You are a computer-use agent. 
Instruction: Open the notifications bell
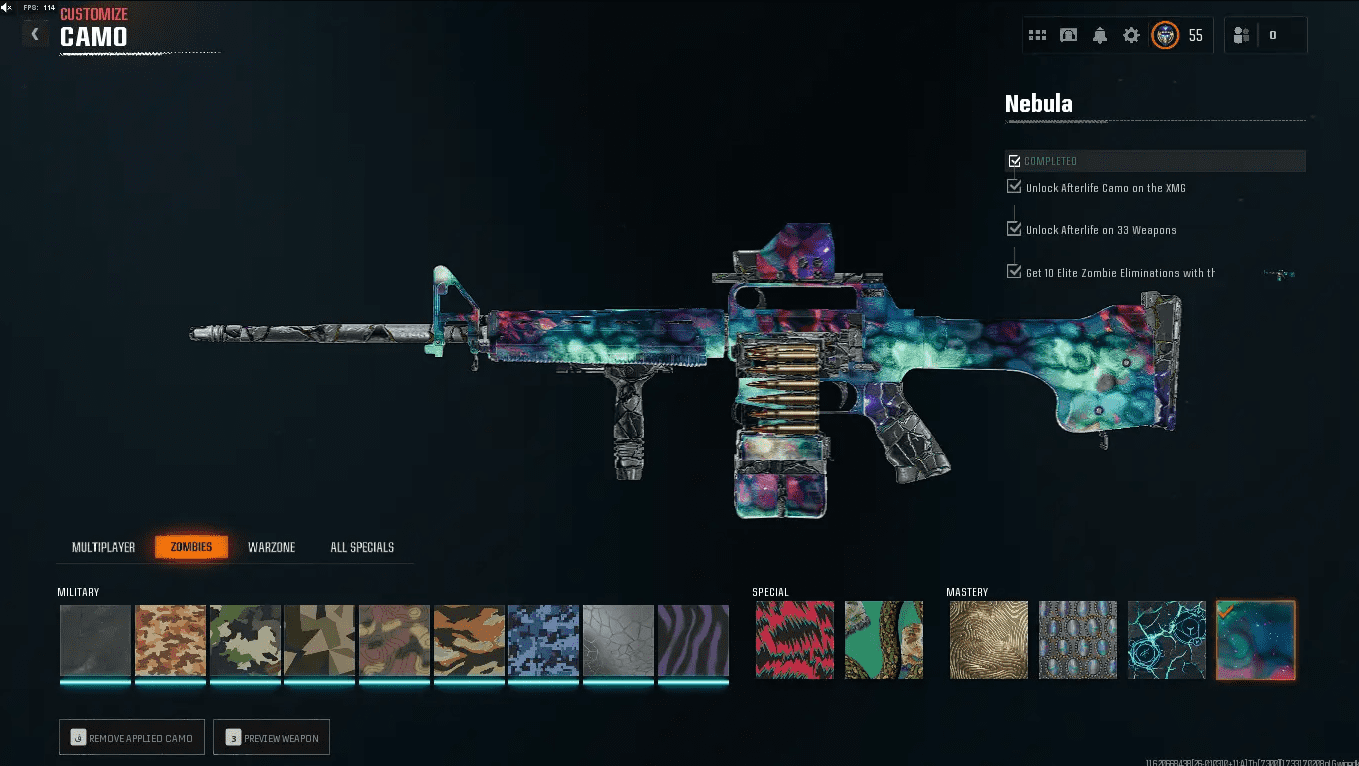click(x=1100, y=36)
